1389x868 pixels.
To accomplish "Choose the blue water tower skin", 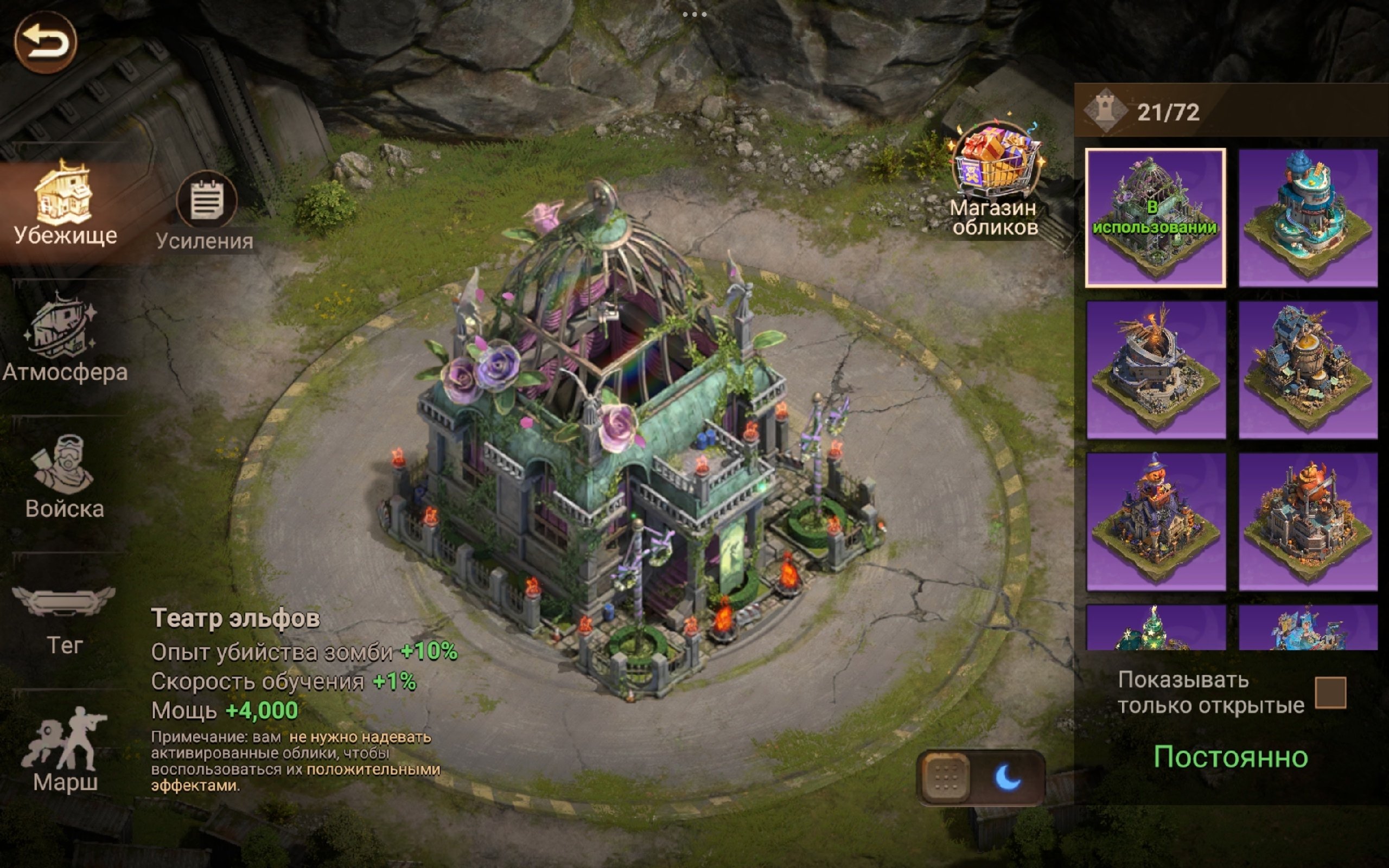I will click(x=1308, y=218).
